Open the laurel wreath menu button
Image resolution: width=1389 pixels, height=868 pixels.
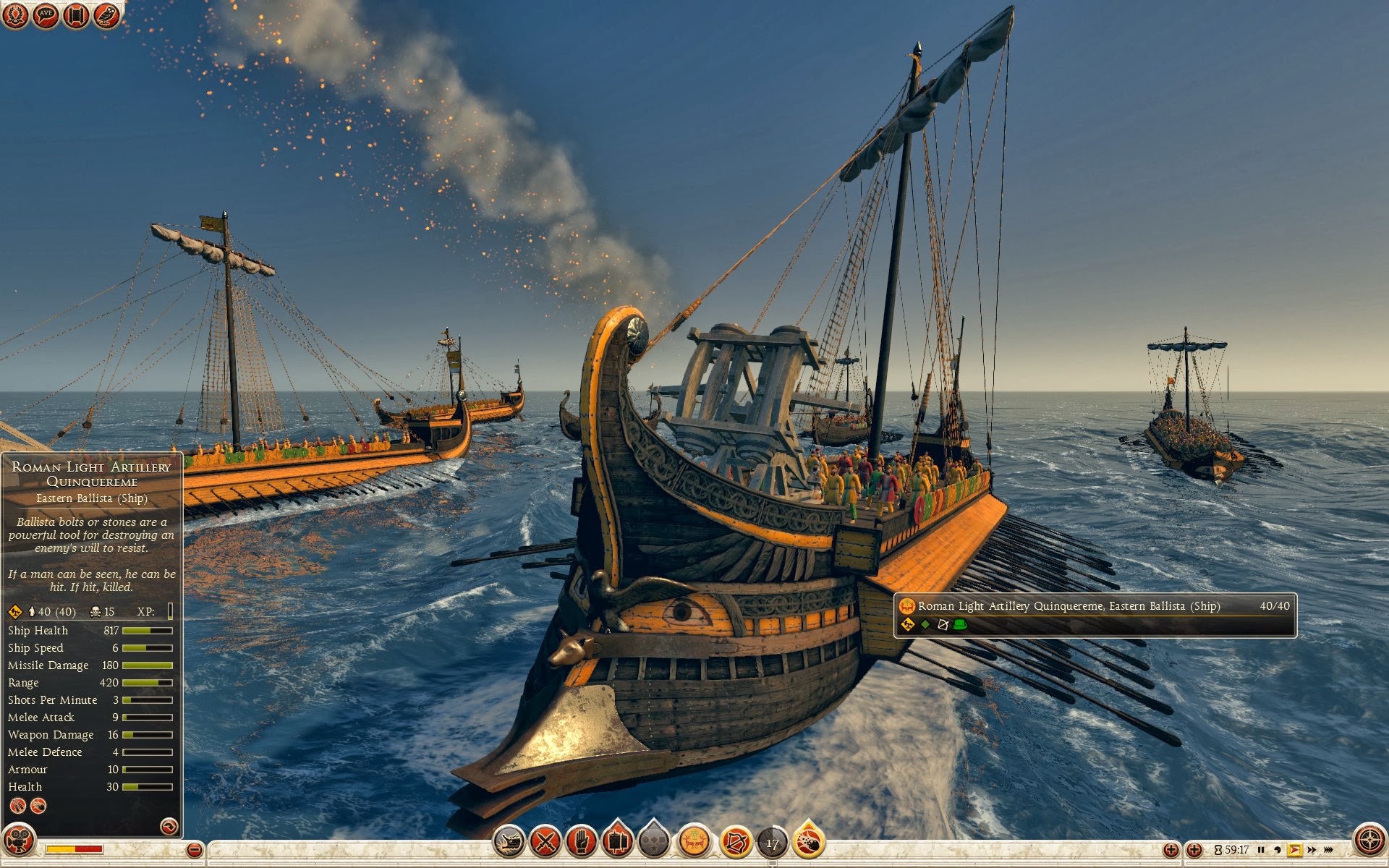[x=15, y=14]
